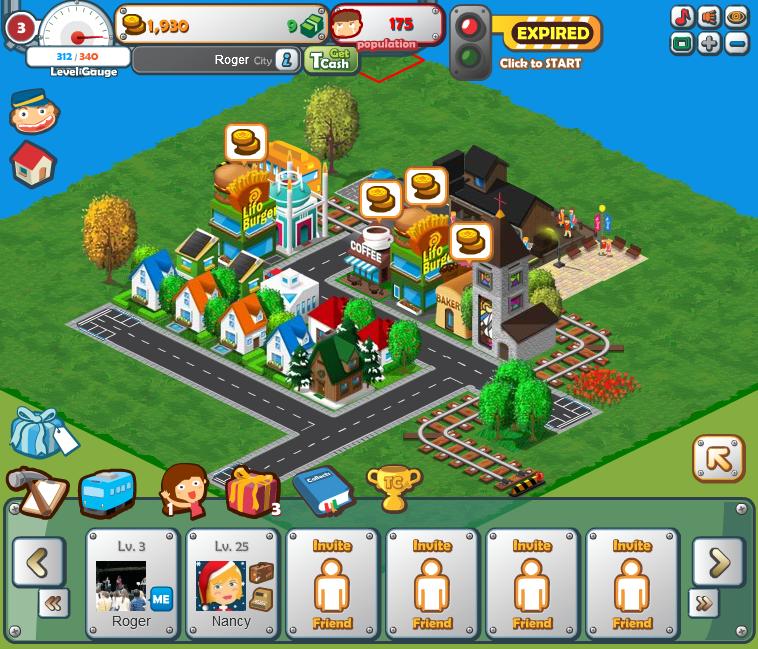758x649 pixels.
Task: Click the Get TCash button
Action: [x=330, y=60]
